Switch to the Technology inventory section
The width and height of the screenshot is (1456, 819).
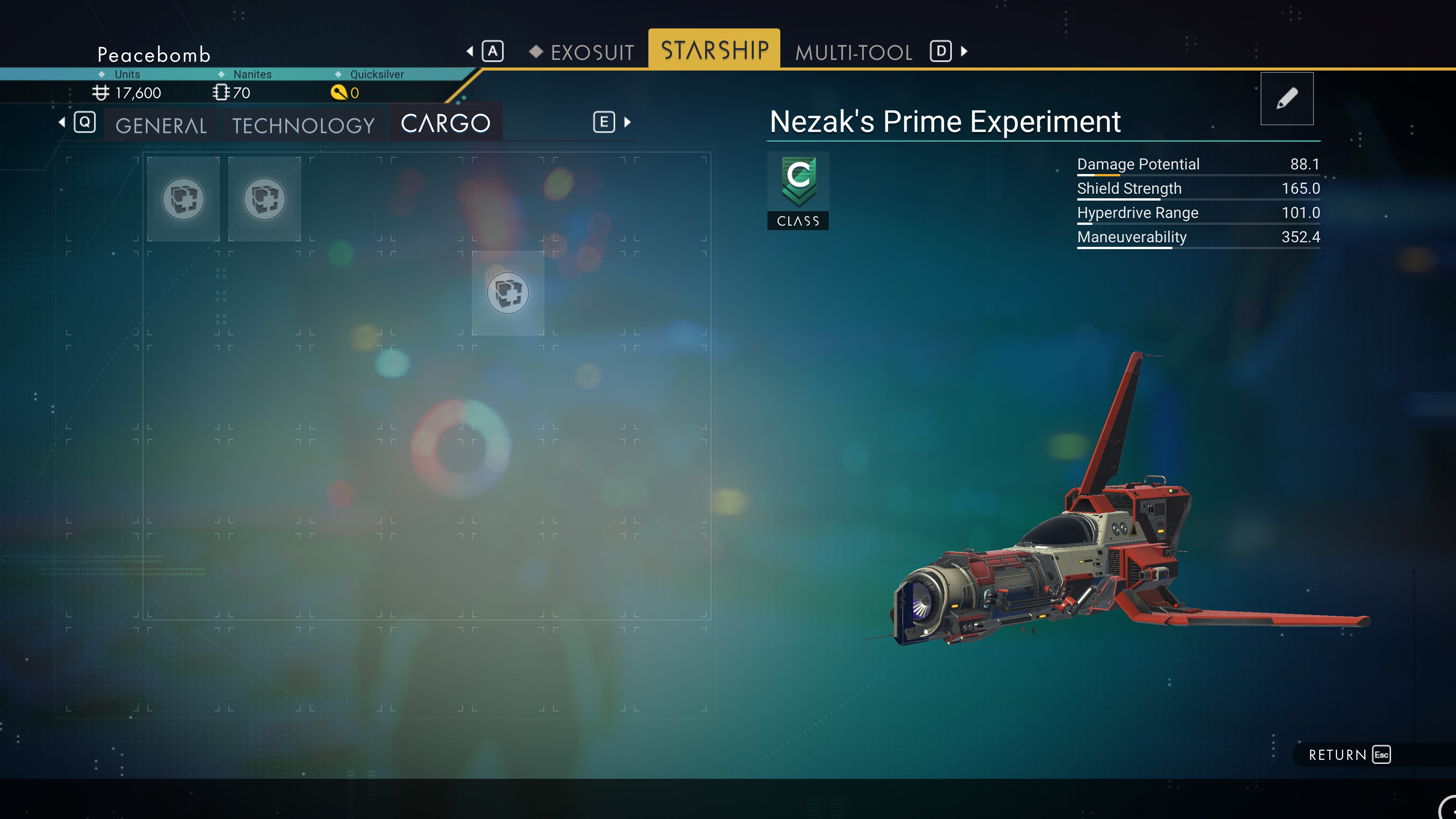pos(303,124)
